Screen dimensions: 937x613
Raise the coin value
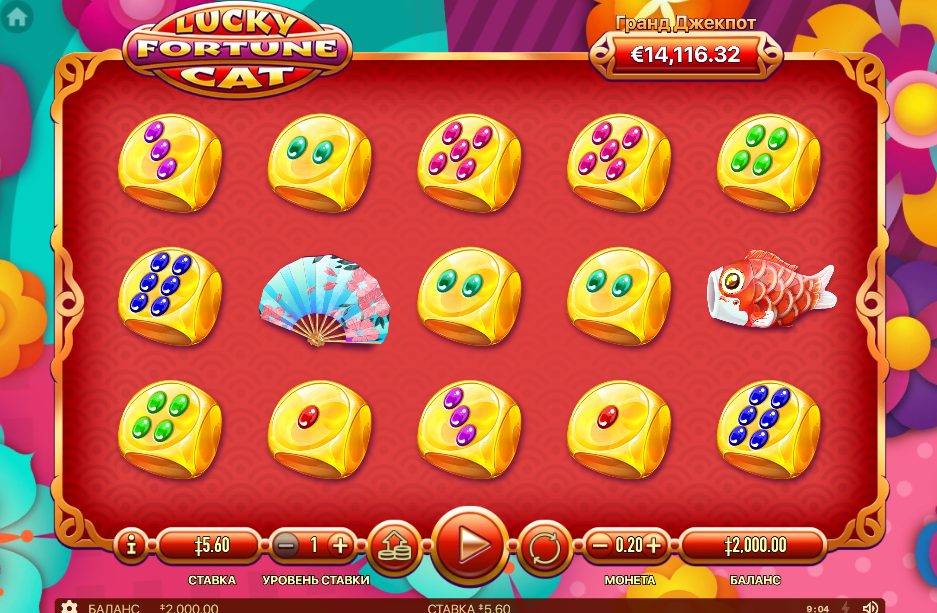click(654, 546)
